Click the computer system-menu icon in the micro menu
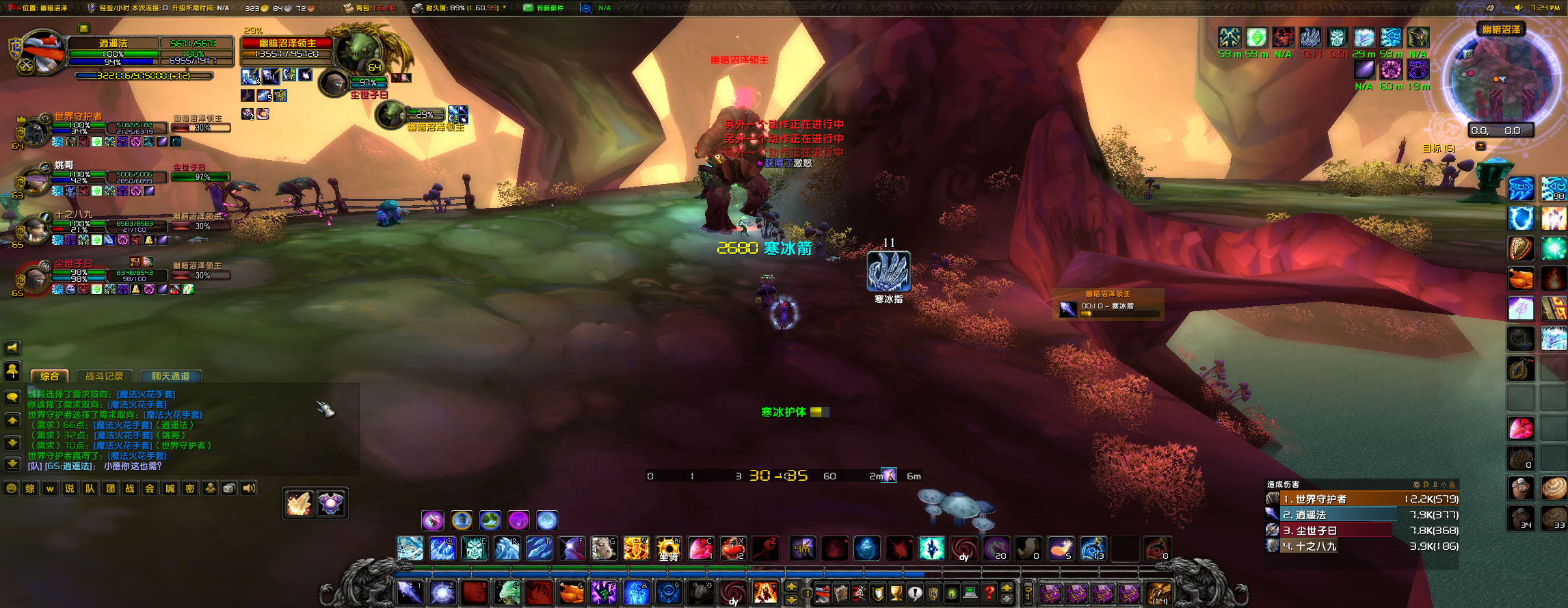1568x608 pixels. coord(970,592)
